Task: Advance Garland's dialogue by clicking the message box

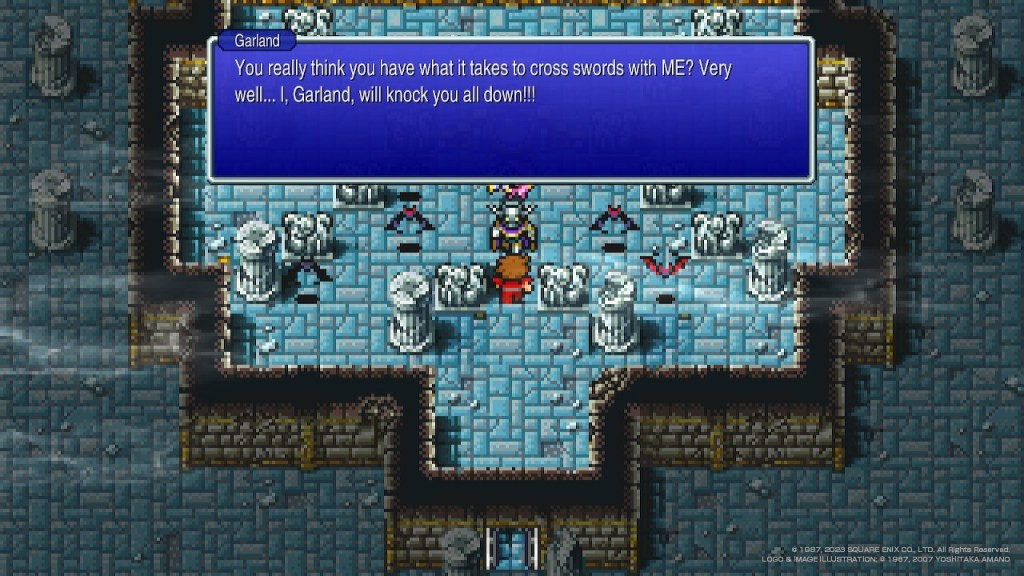Action: tap(510, 110)
